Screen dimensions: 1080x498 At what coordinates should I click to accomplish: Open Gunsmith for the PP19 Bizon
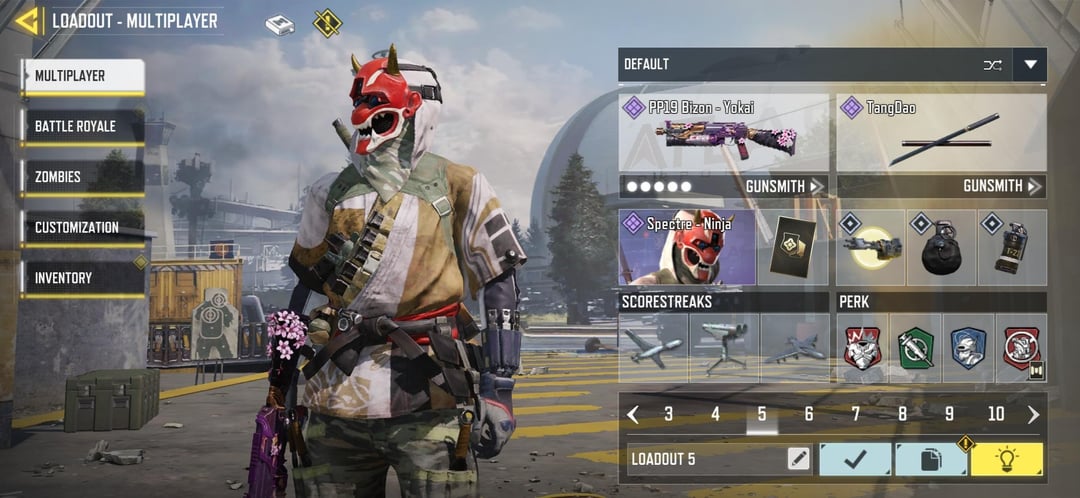785,186
